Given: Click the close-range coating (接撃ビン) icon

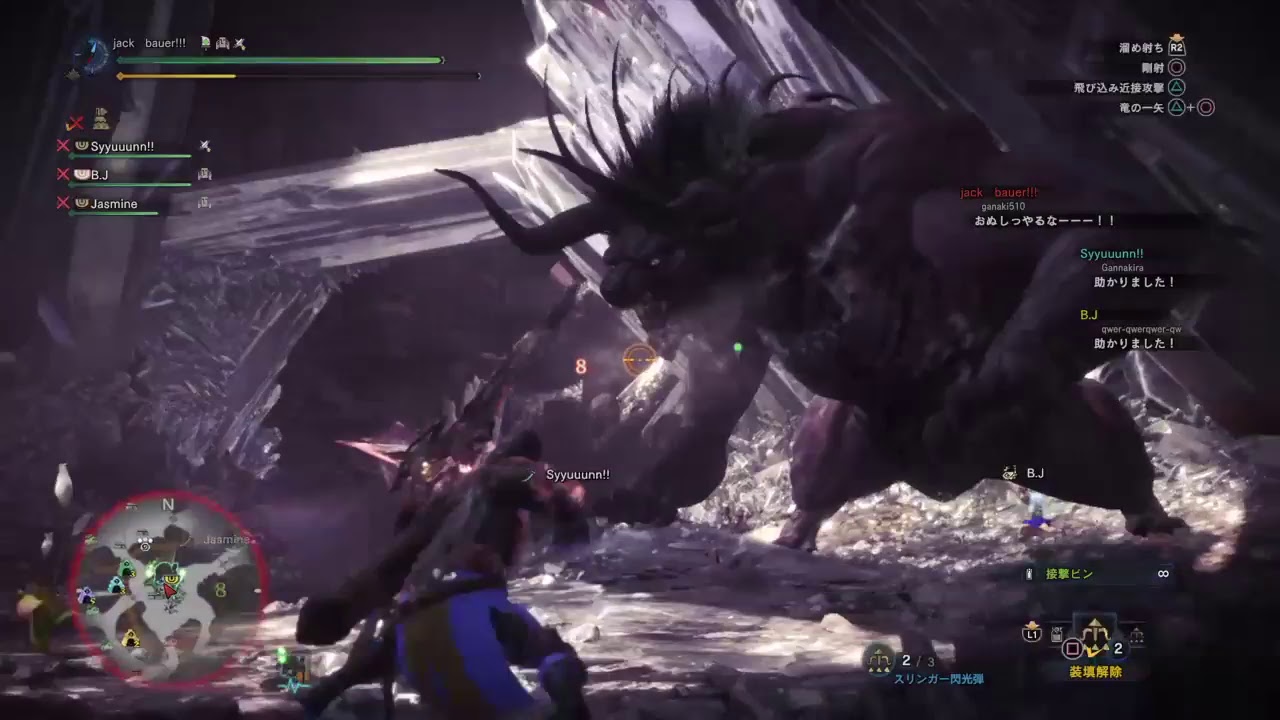Looking at the screenshot, I should point(1028,572).
